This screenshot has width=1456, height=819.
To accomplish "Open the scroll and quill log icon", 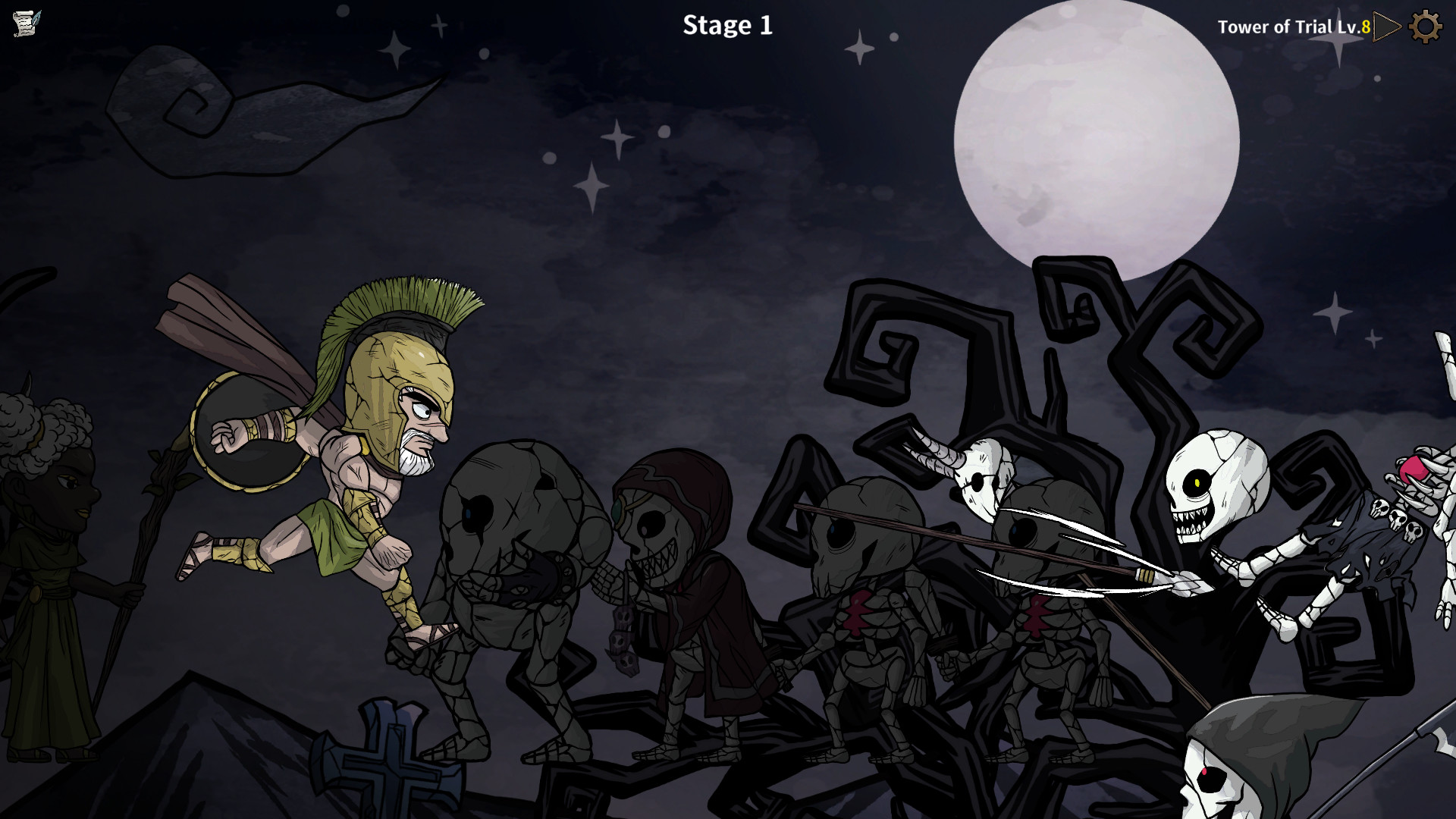I will tap(27, 24).
